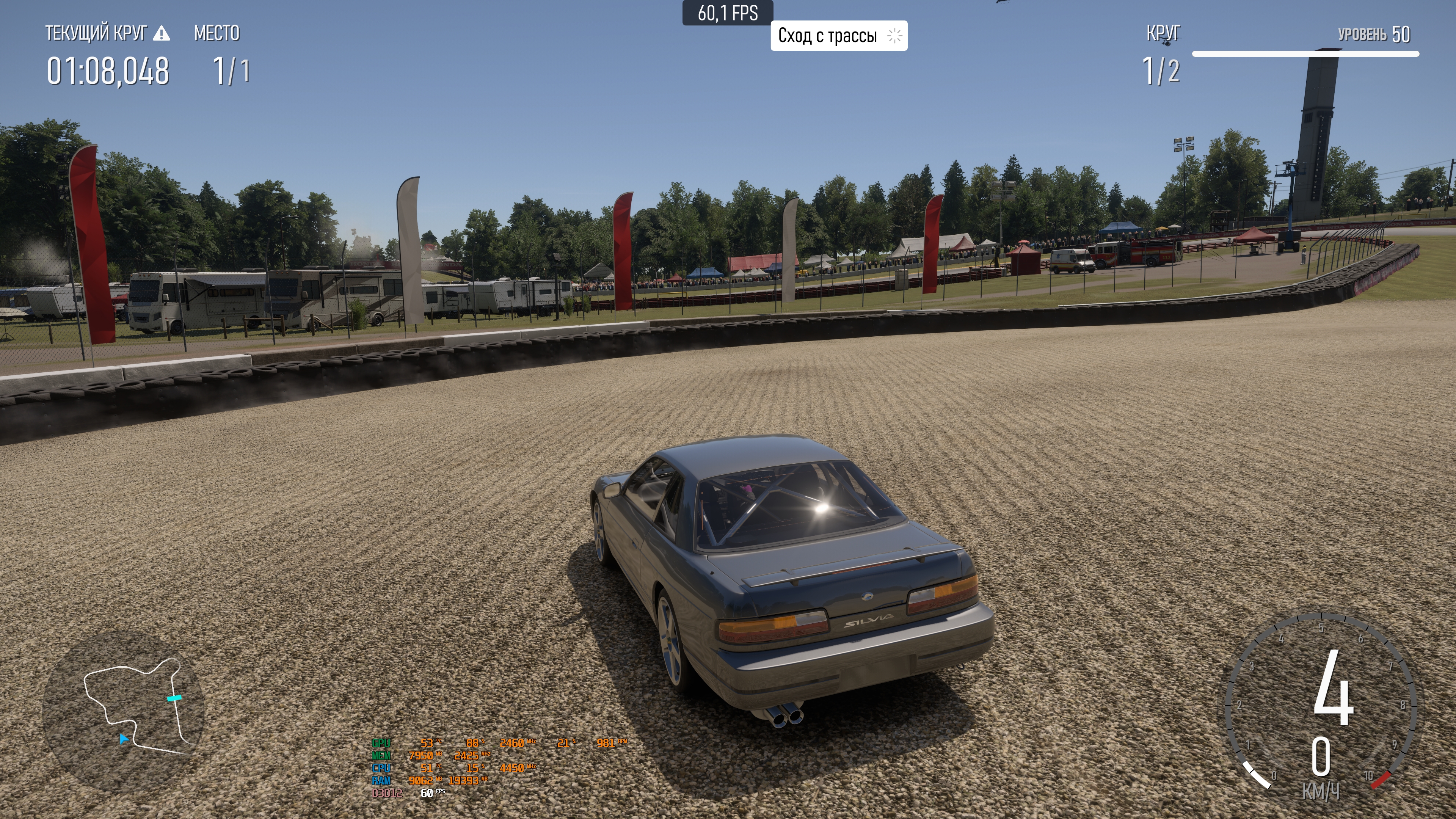Viewport: 1456px width, 819px height.
Task: Select the "Сход с трассы" notification
Action: pyautogui.click(x=838, y=36)
